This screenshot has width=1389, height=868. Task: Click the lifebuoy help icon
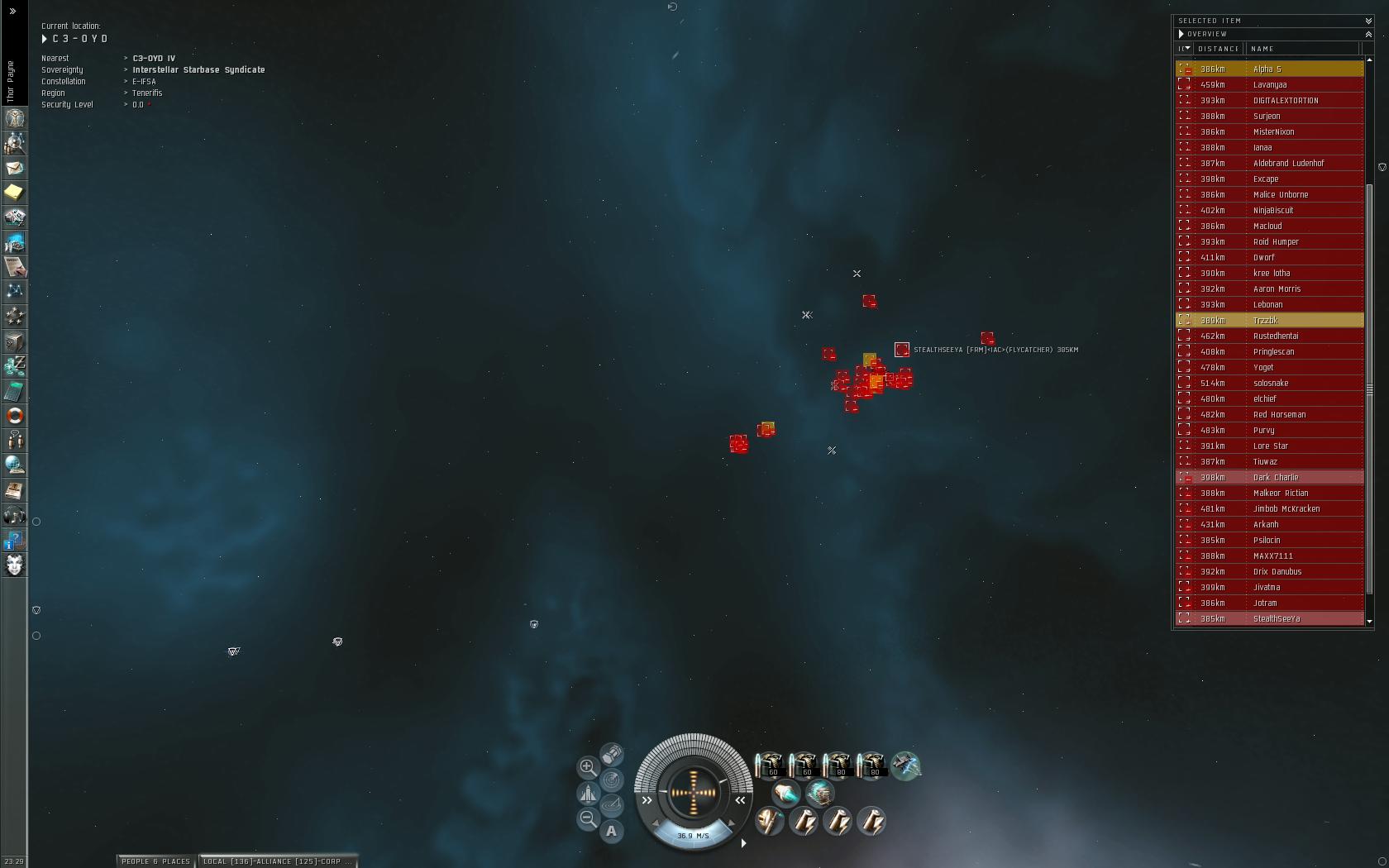[14, 416]
